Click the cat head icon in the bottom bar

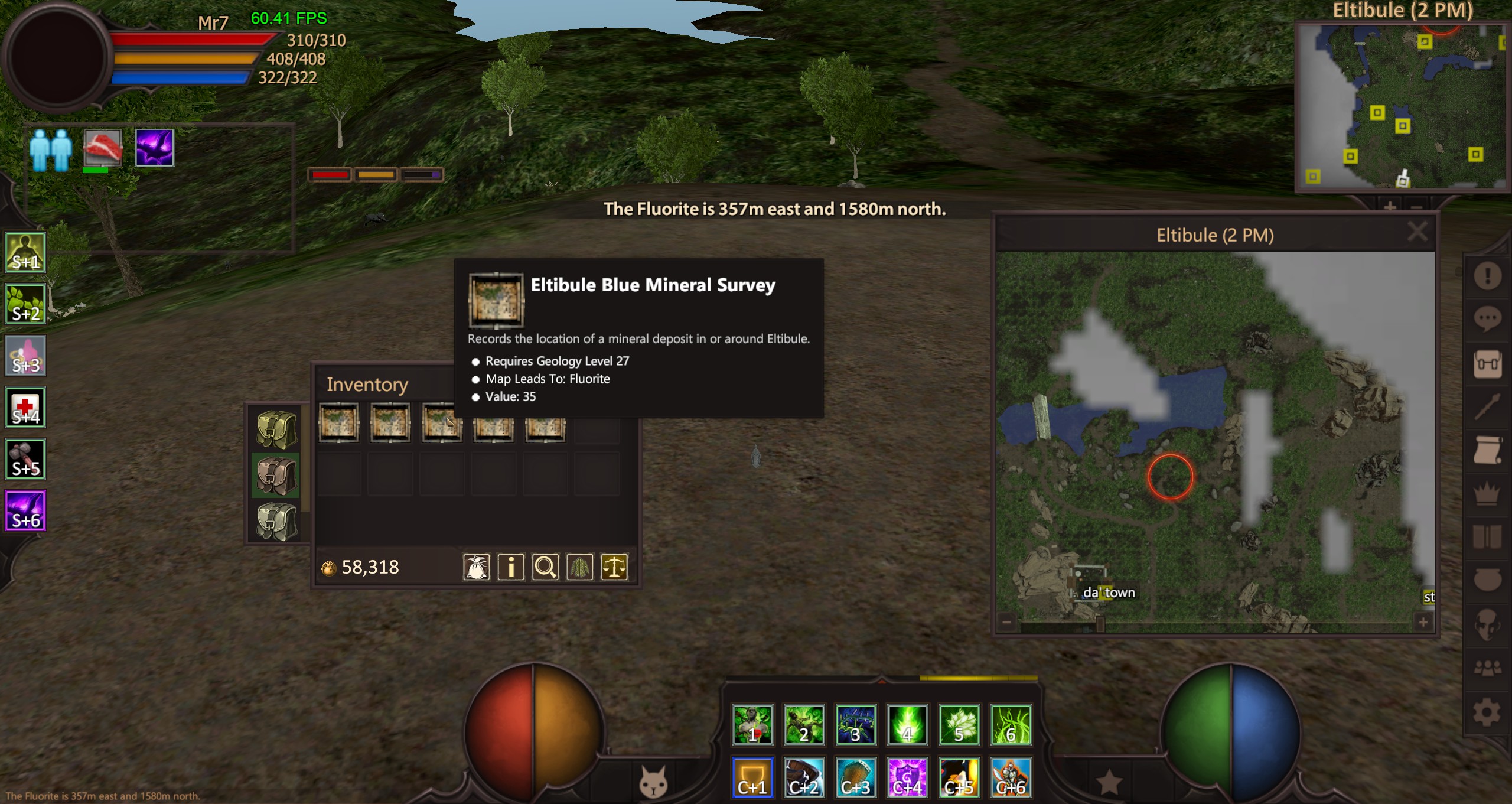tap(653, 782)
